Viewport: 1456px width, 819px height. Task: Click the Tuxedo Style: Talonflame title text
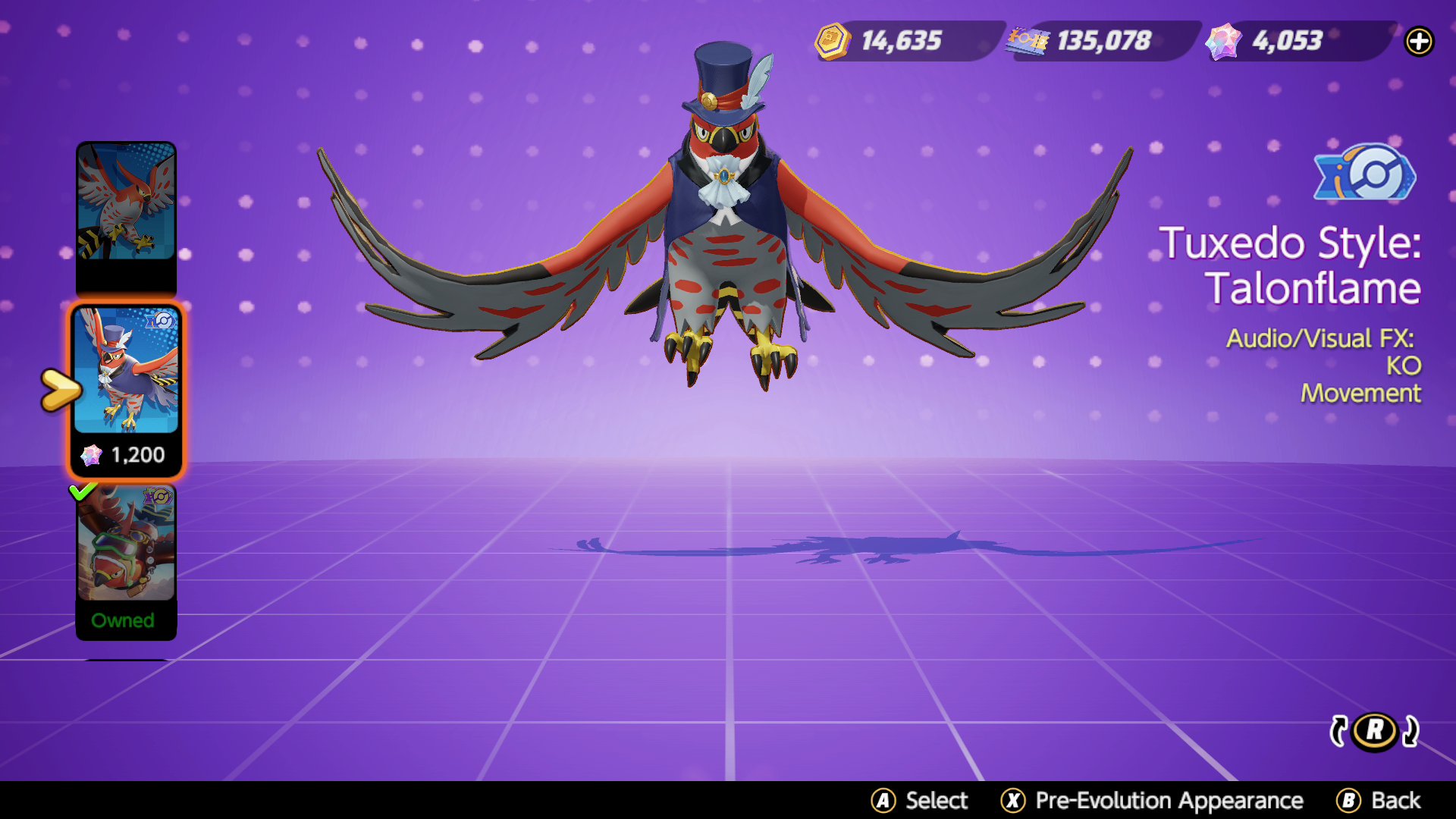(x=1291, y=265)
